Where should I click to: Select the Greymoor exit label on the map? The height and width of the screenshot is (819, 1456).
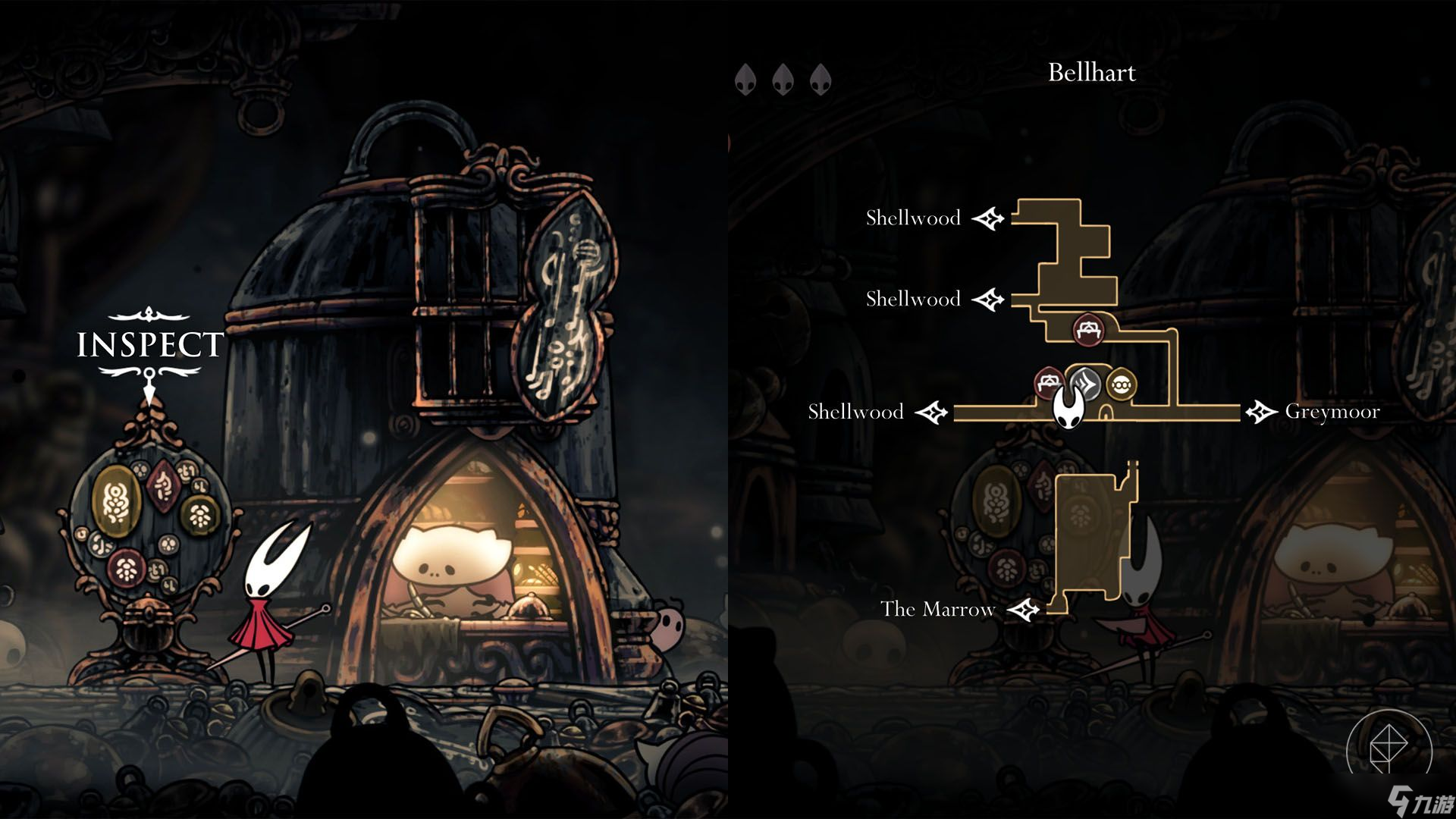tap(1332, 412)
